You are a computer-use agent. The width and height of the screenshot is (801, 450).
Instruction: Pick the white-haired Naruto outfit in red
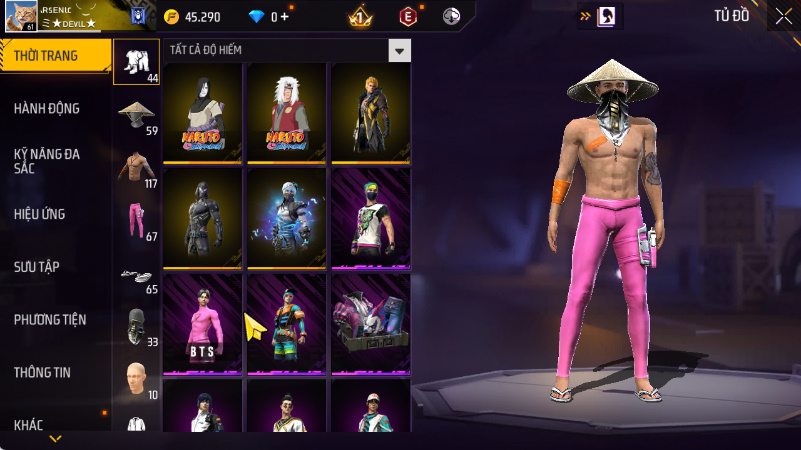point(288,112)
